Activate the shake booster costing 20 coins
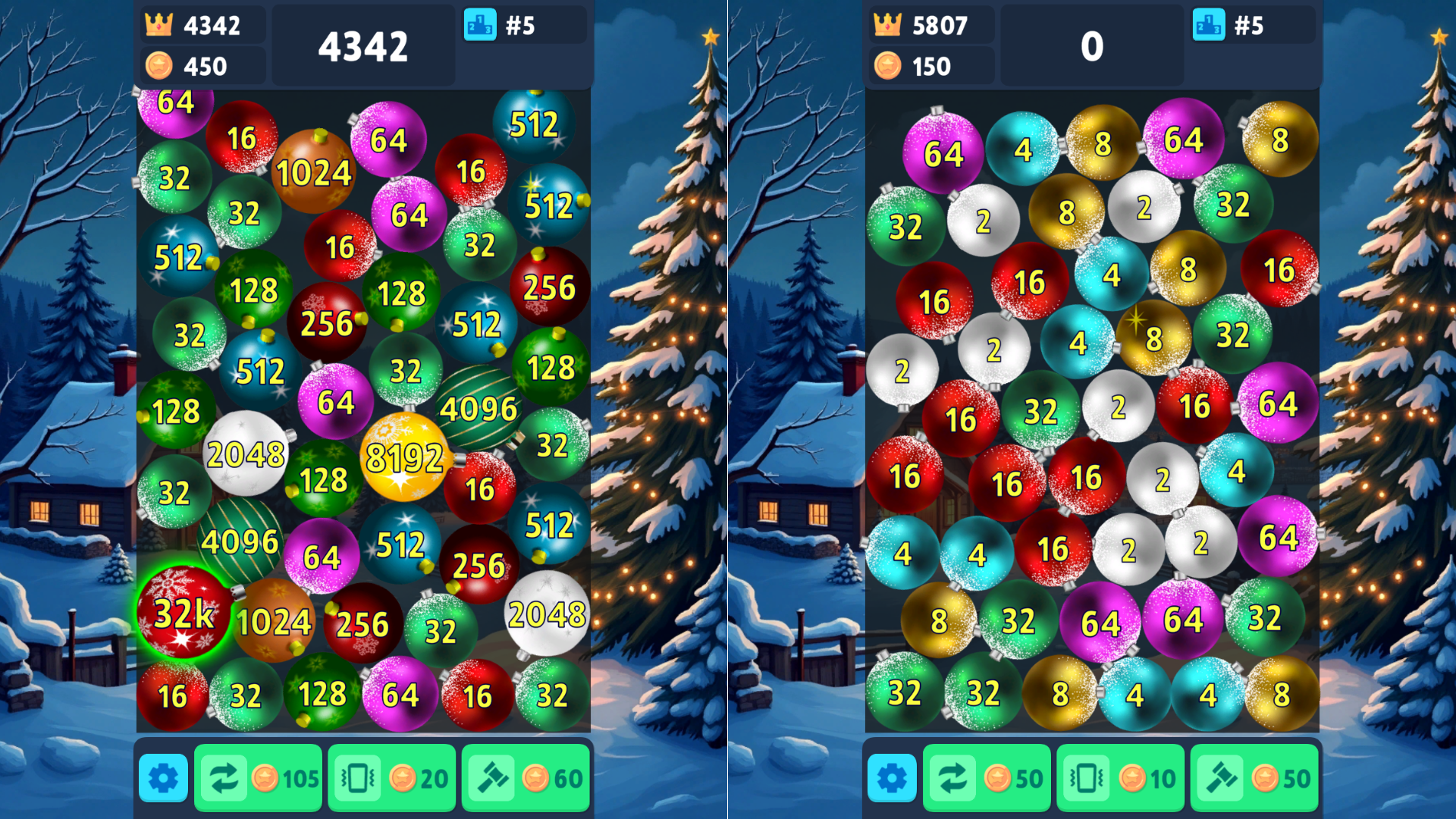Screen dimensions: 1456x819 tap(391, 777)
